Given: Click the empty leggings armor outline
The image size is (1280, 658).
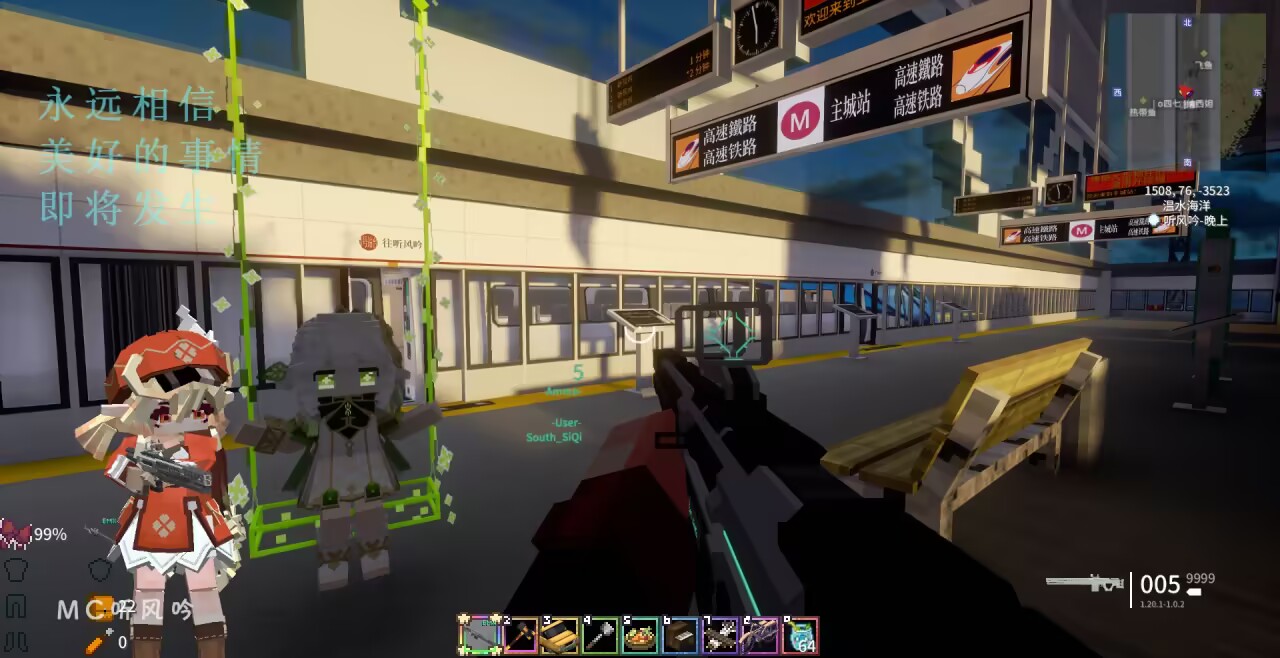Looking at the screenshot, I should 15,605.
